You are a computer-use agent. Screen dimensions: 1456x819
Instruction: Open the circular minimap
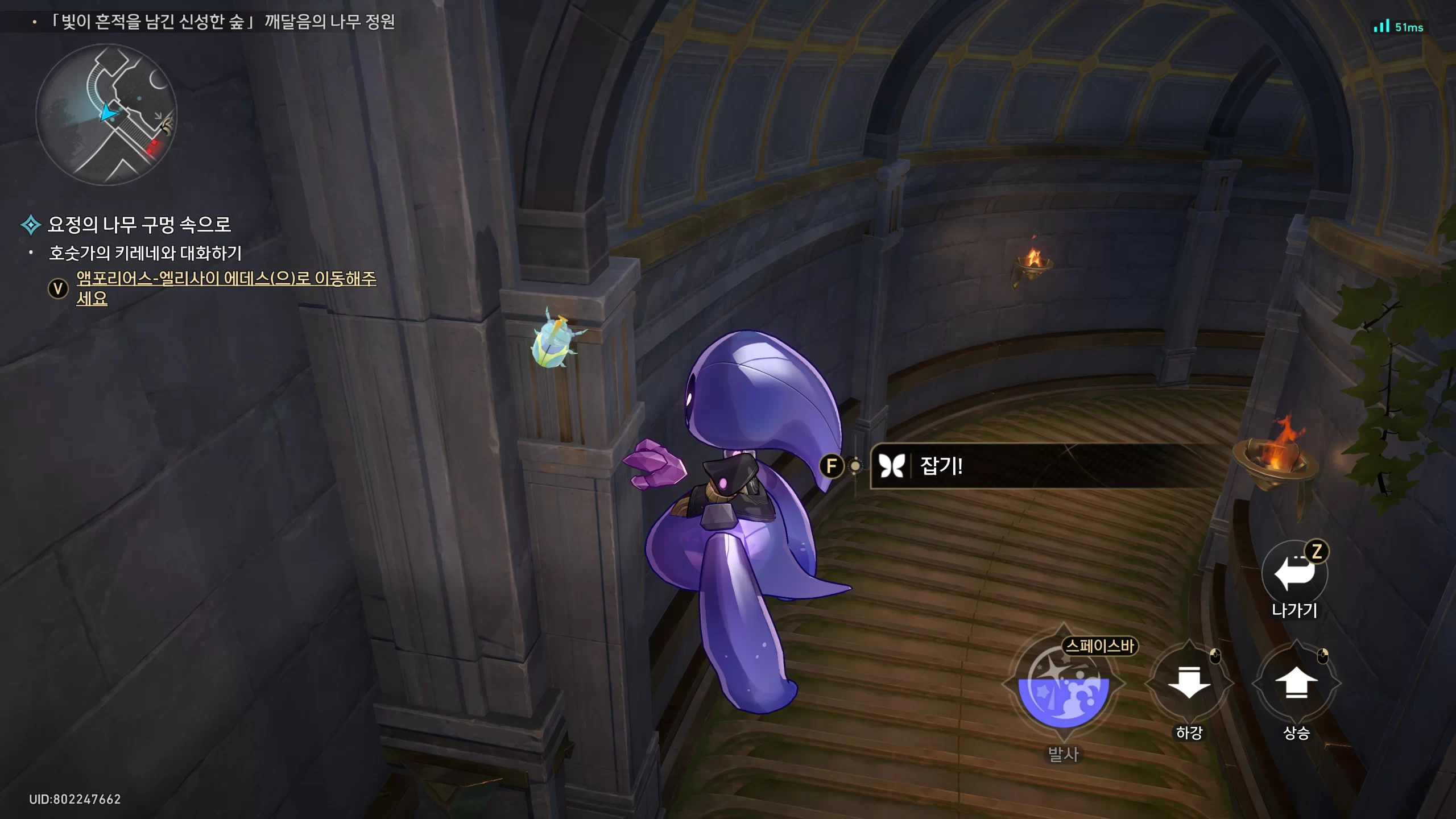click(x=106, y=114)
